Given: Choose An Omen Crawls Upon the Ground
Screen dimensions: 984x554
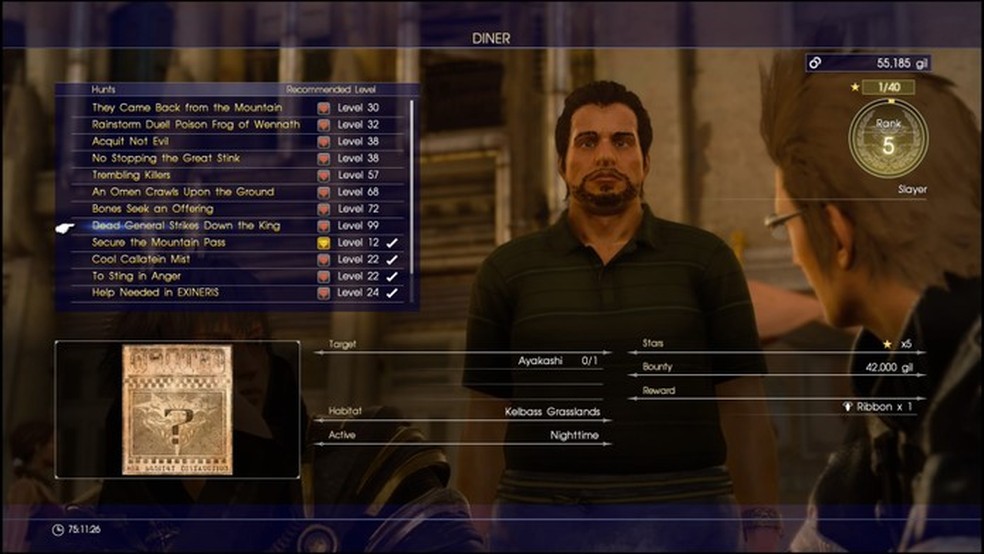Looking at the screenshot, I should click(x=183, y=192).
